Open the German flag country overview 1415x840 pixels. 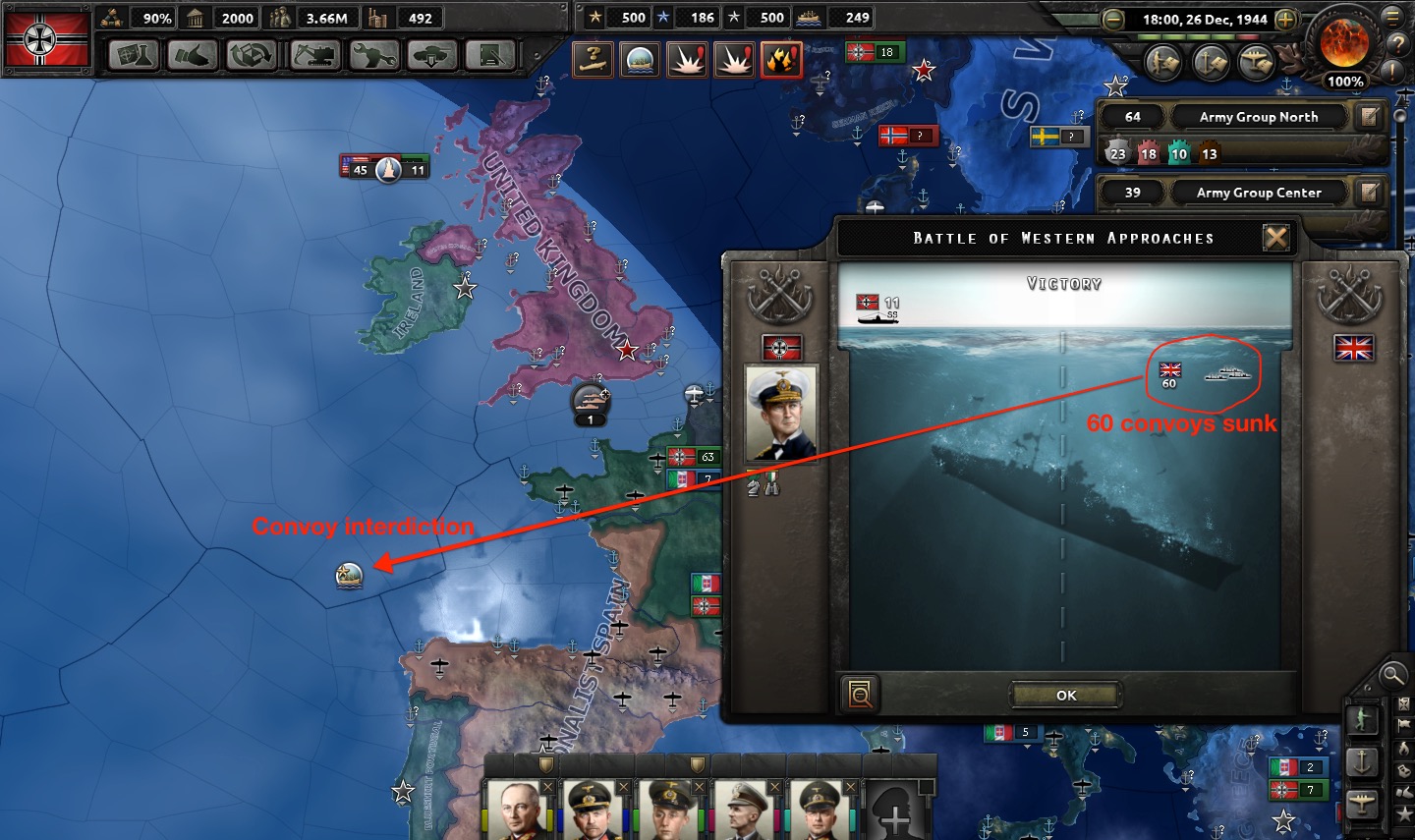coord(46,39)
